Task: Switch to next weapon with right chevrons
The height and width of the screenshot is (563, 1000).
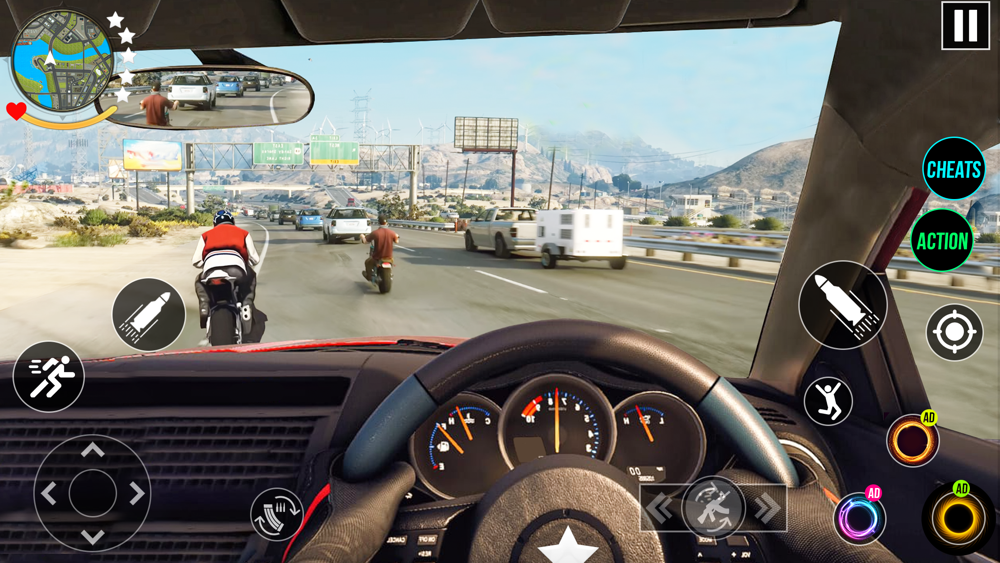Action: pos(767,508)
